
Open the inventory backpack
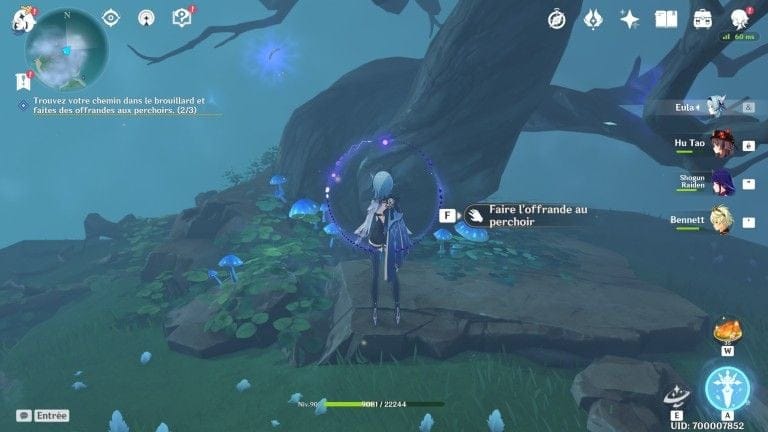point(703,19)
